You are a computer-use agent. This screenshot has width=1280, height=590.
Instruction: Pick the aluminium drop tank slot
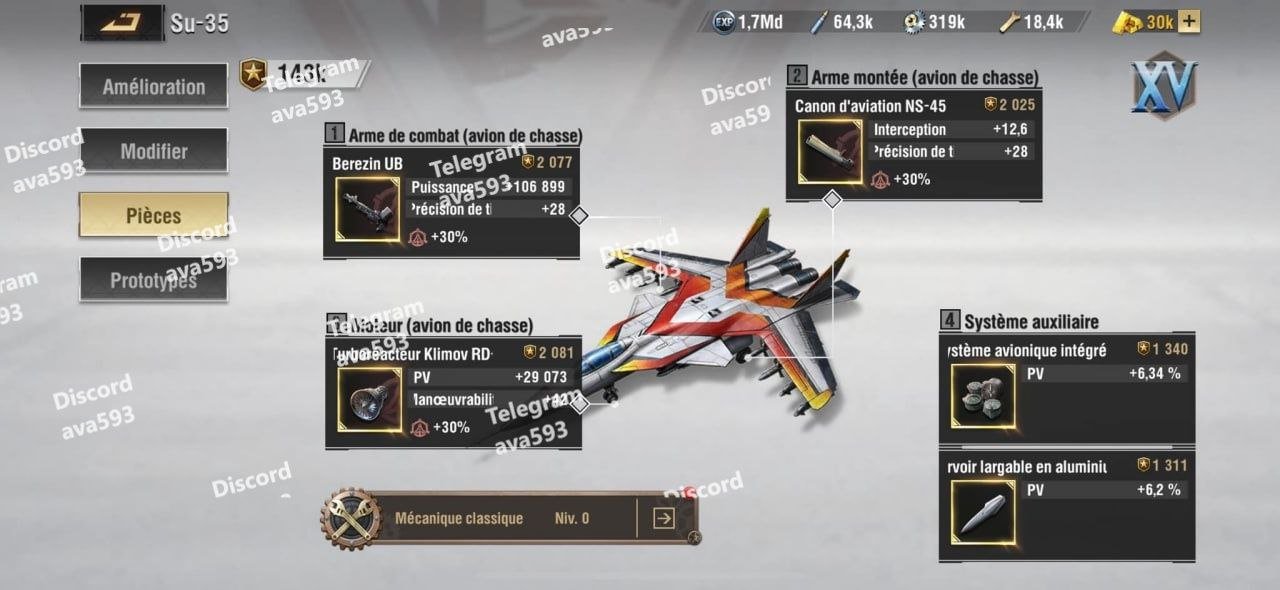pyautogui.click(x=980, y=513)
